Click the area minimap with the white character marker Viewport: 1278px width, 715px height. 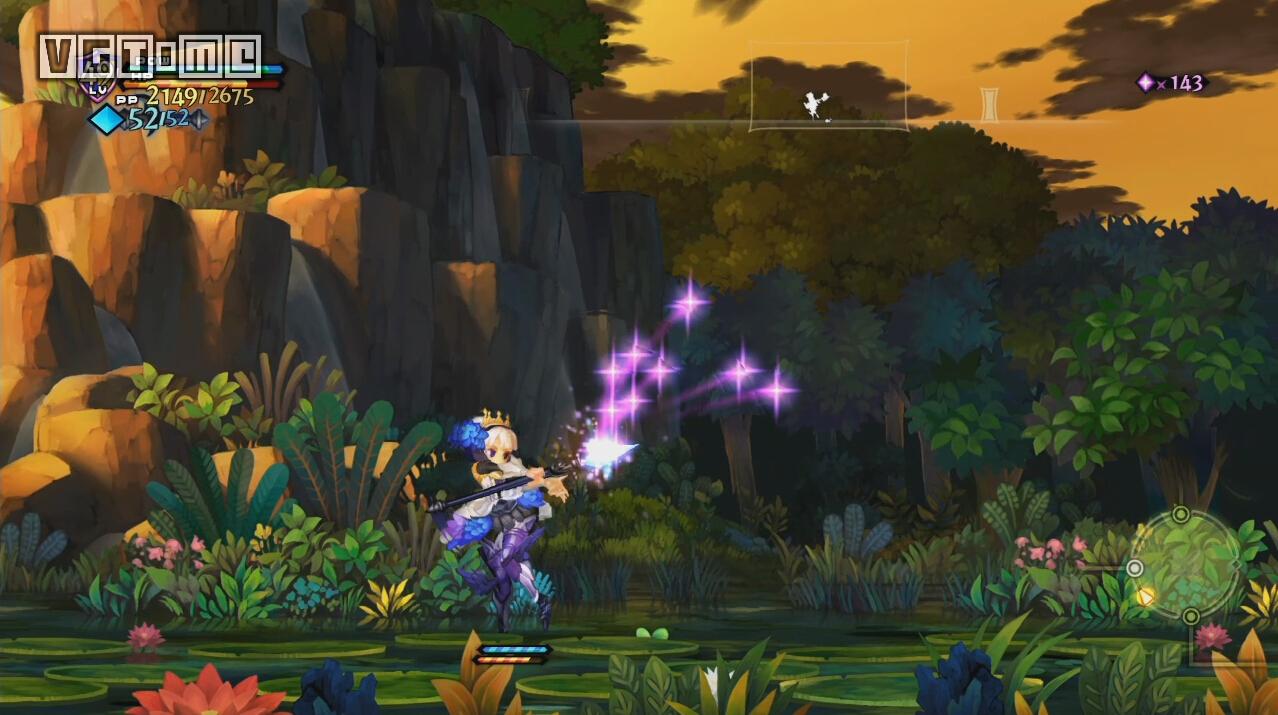pyautogui.click(x=828, y=86)
